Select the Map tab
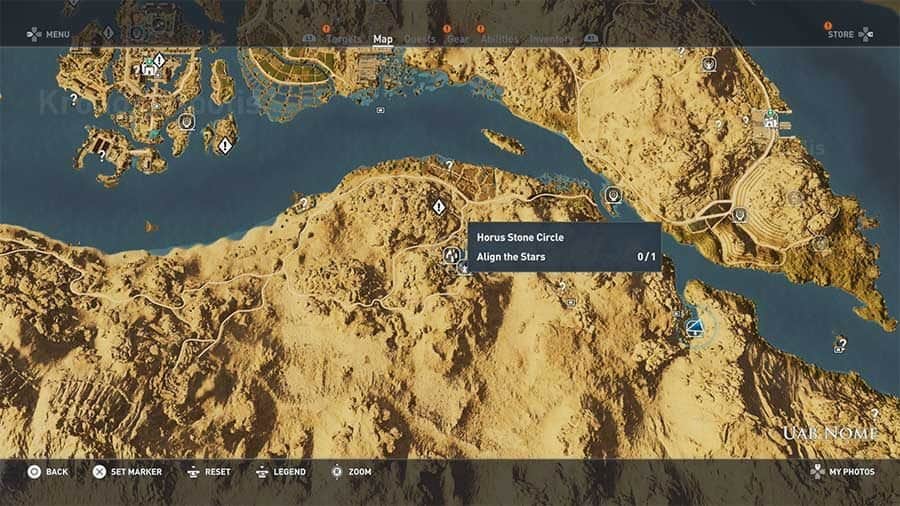The width and height of the screenshot is (900, 506). 383,40
